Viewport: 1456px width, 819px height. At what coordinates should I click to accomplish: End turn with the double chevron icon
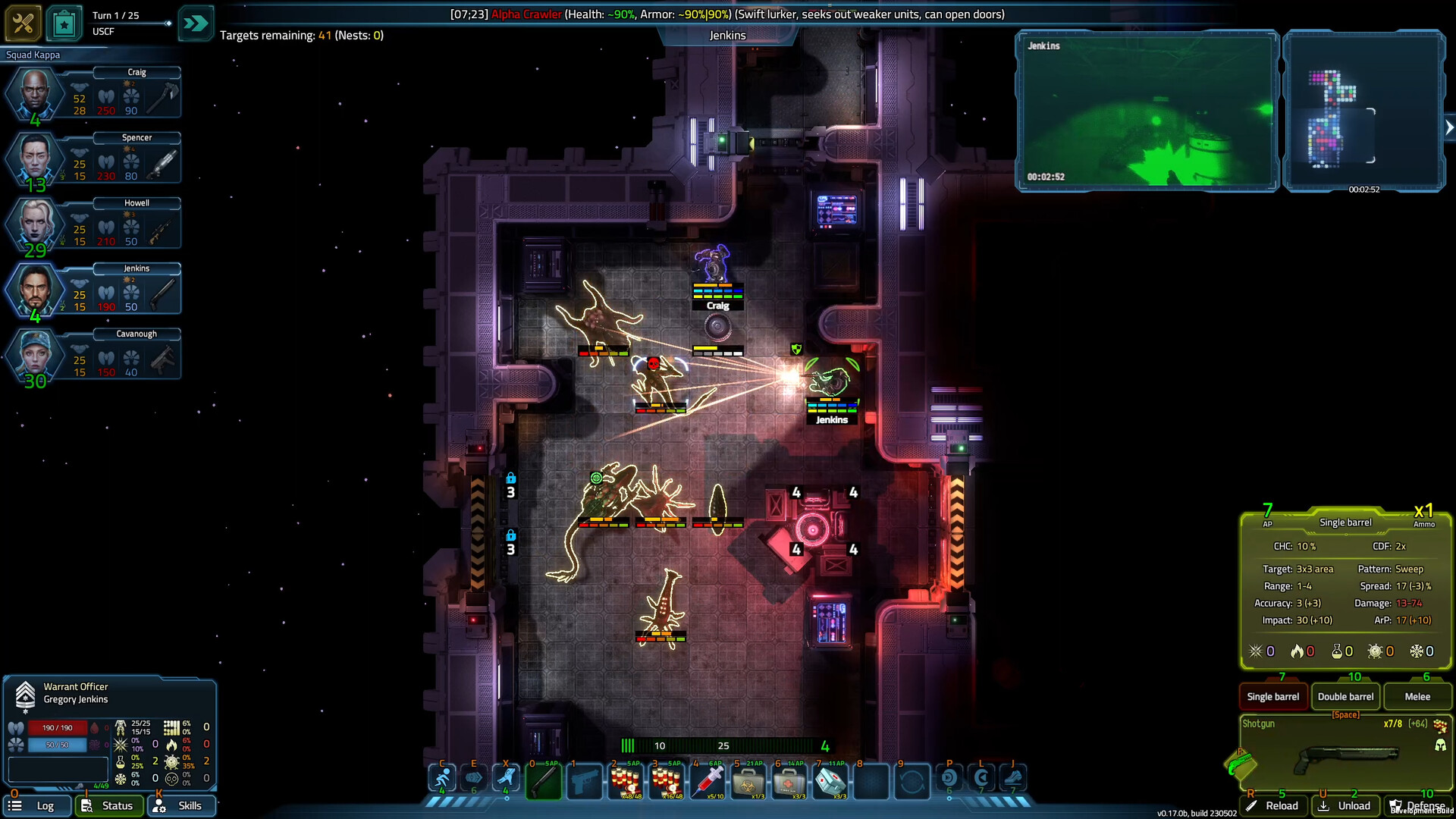196,23
